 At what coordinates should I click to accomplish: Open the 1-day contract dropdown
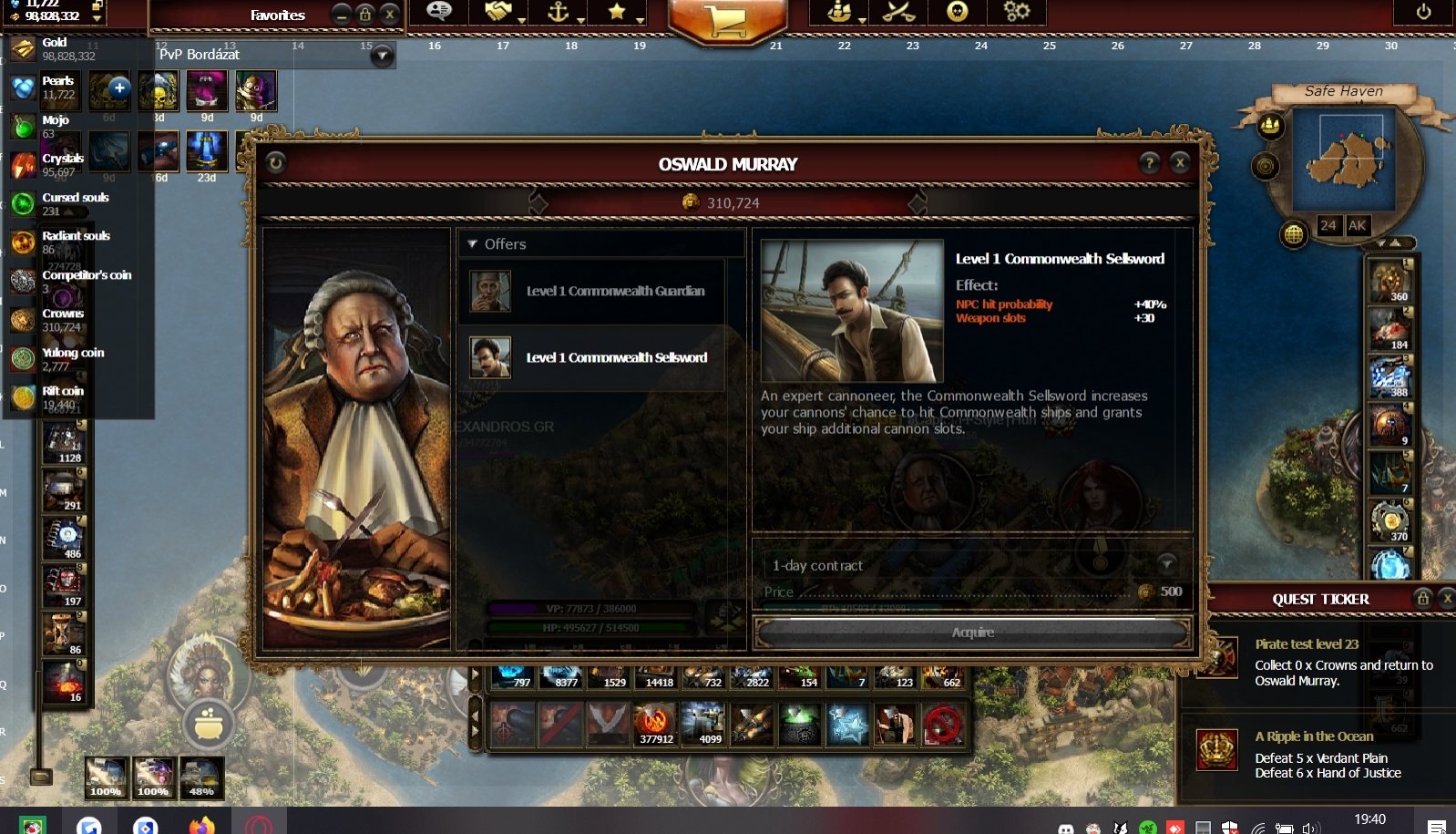(1166, 564)
